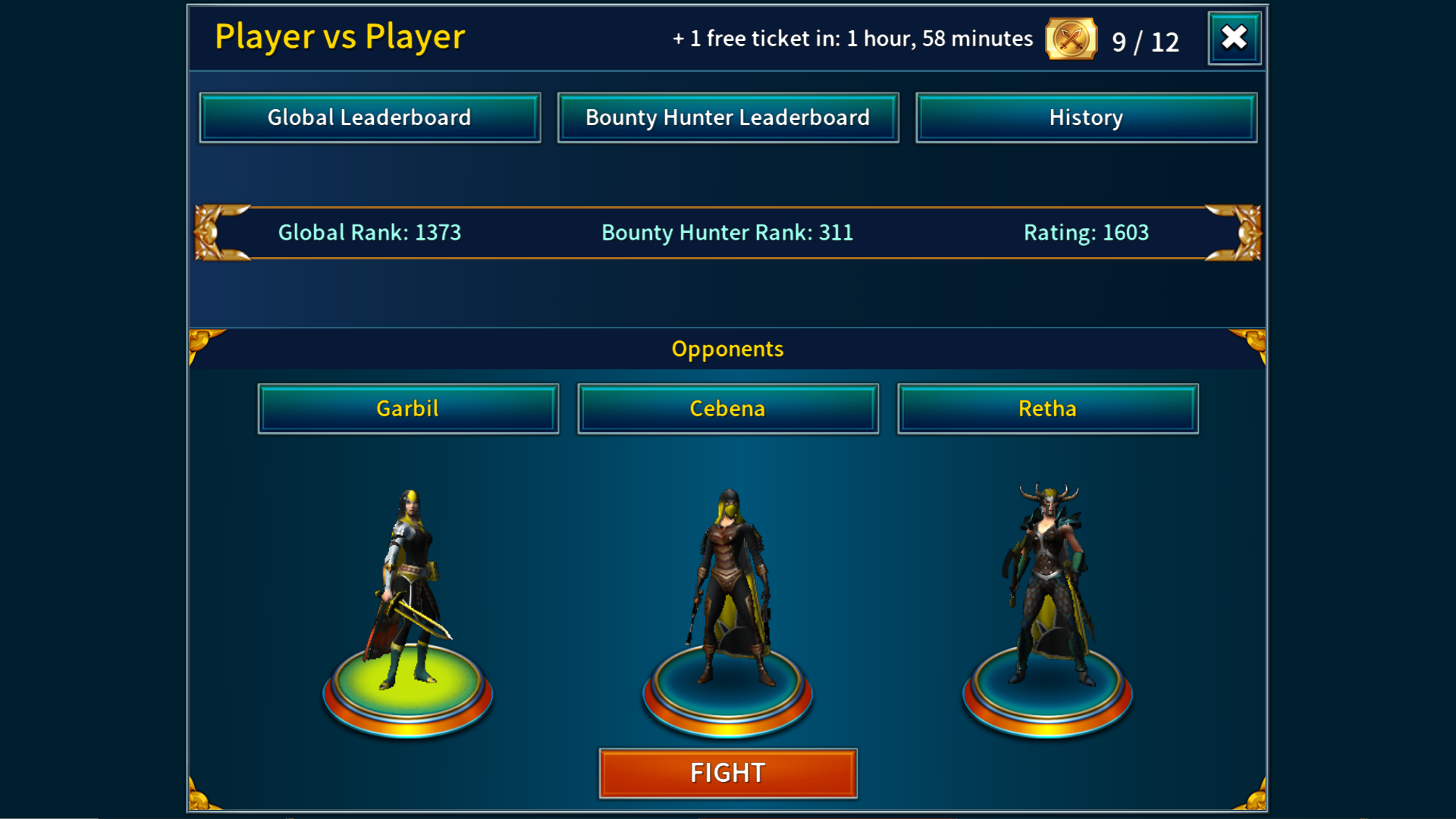This screenshot has width=1456, height=819.
Task: Check the 9 / 12 ticket counter
Action: [x=1145, y=42]
